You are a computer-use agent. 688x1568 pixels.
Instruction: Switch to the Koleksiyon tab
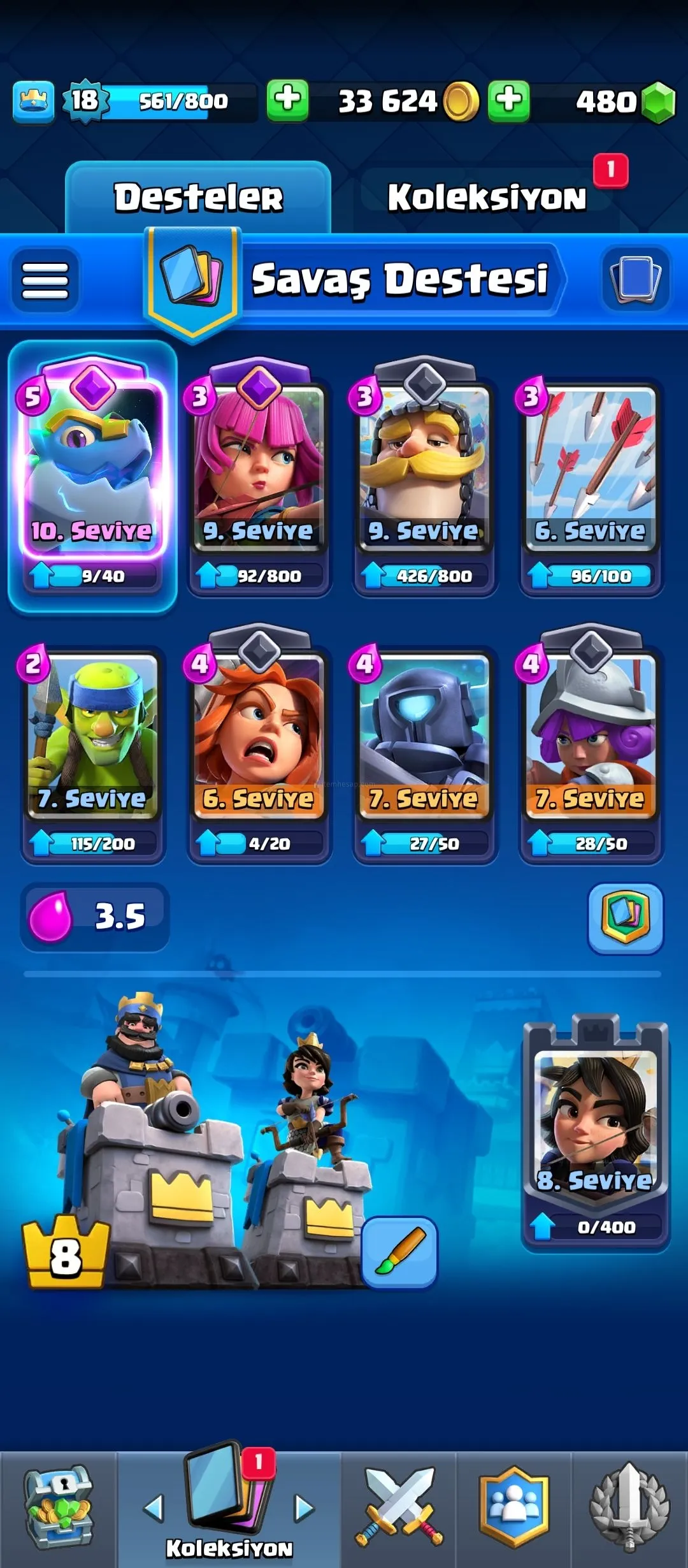click(x=487, y=197)
